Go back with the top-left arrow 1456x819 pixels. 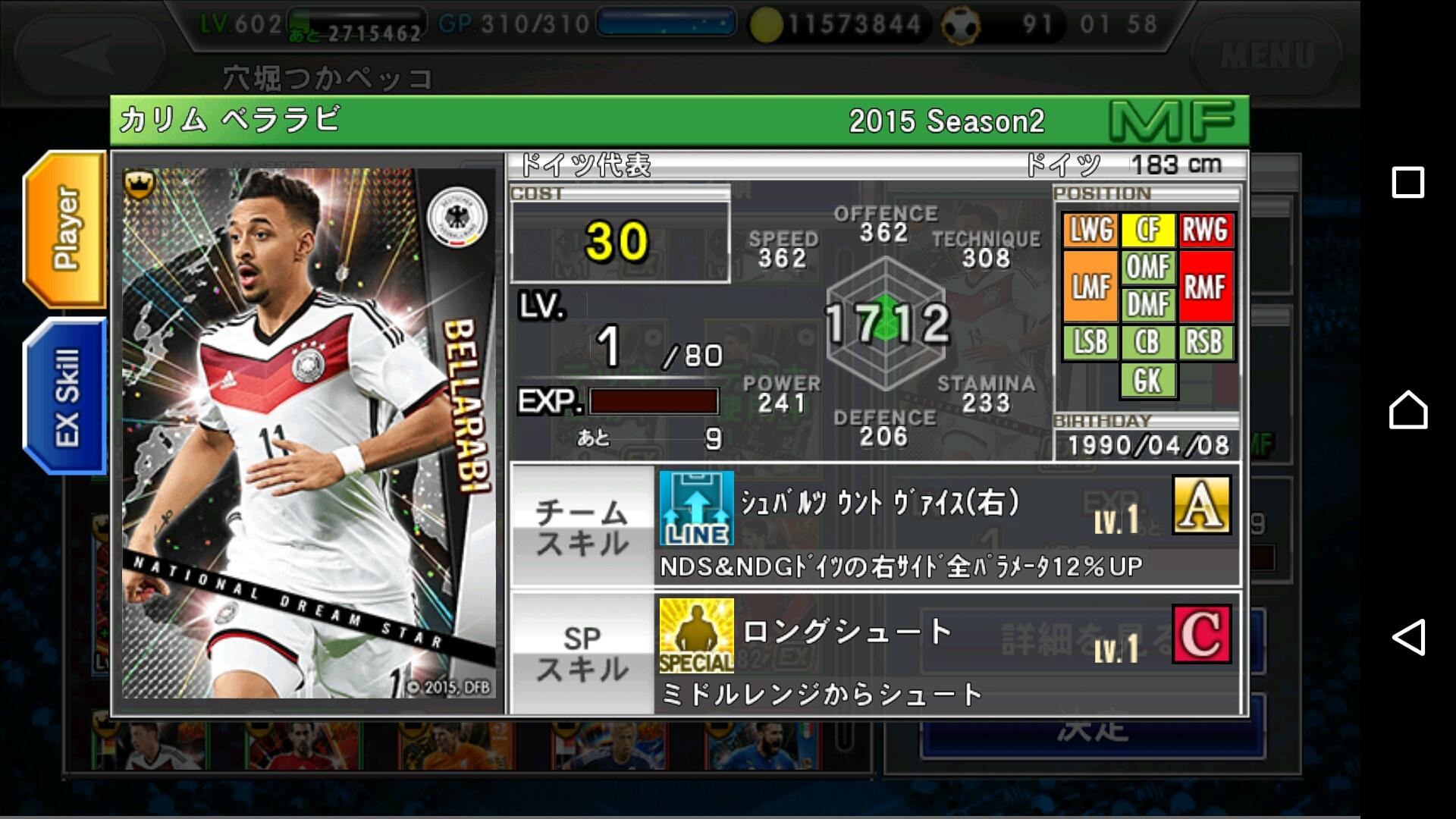89,55
